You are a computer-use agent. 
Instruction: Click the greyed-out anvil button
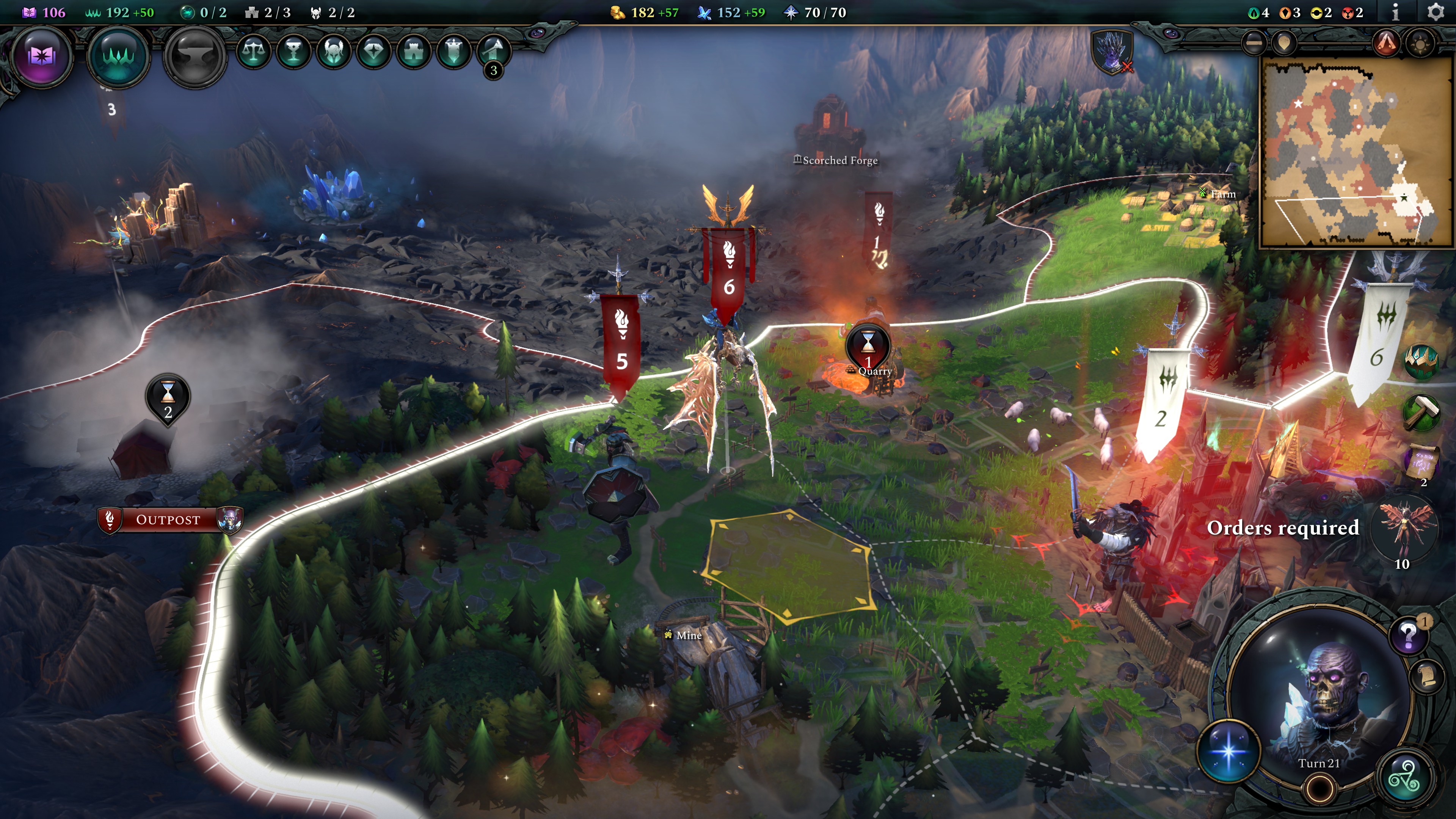tap(195, 56)
